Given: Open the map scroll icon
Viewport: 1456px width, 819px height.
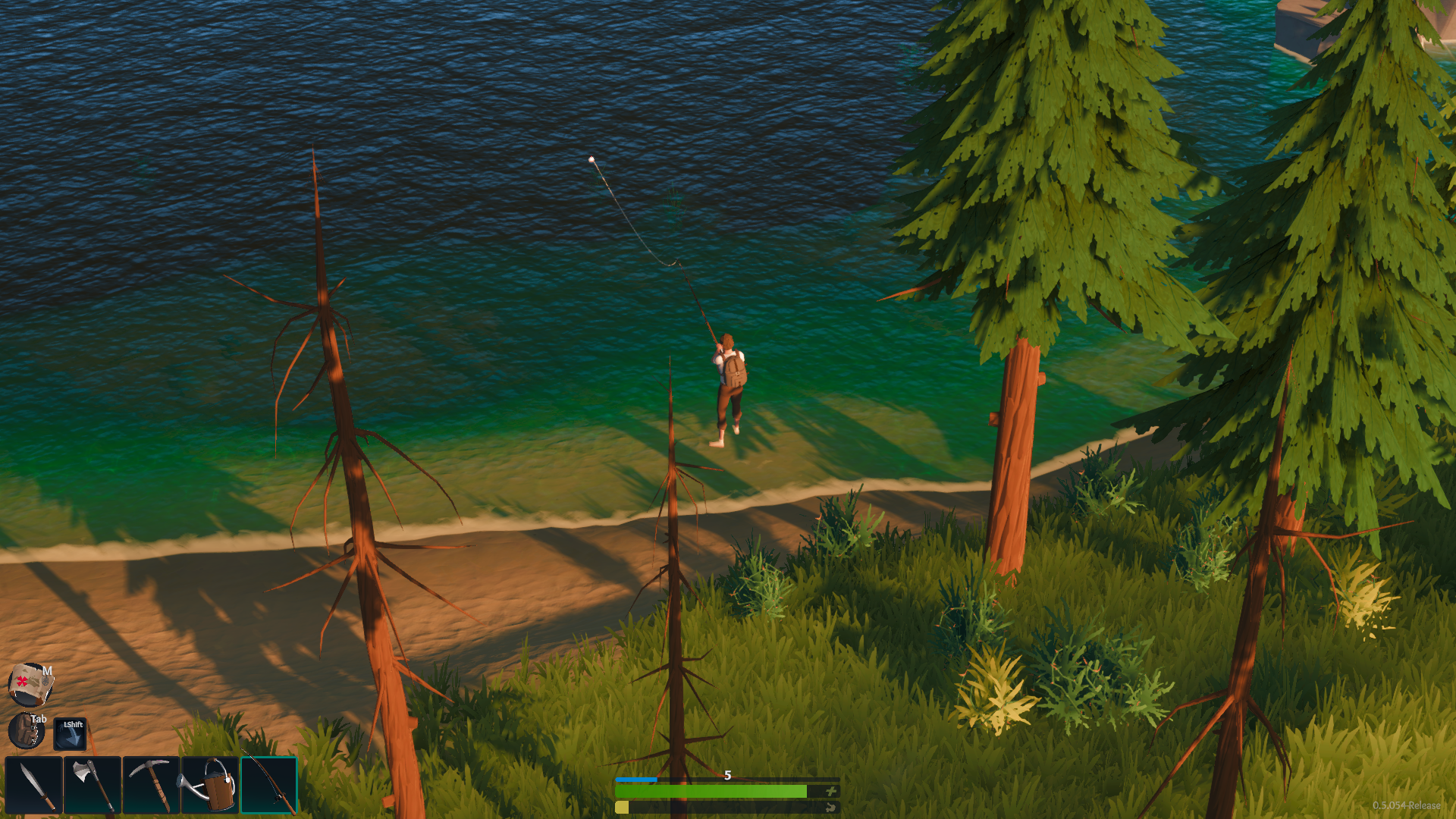Looking at the screenshot, I should (x=30, y=683).
